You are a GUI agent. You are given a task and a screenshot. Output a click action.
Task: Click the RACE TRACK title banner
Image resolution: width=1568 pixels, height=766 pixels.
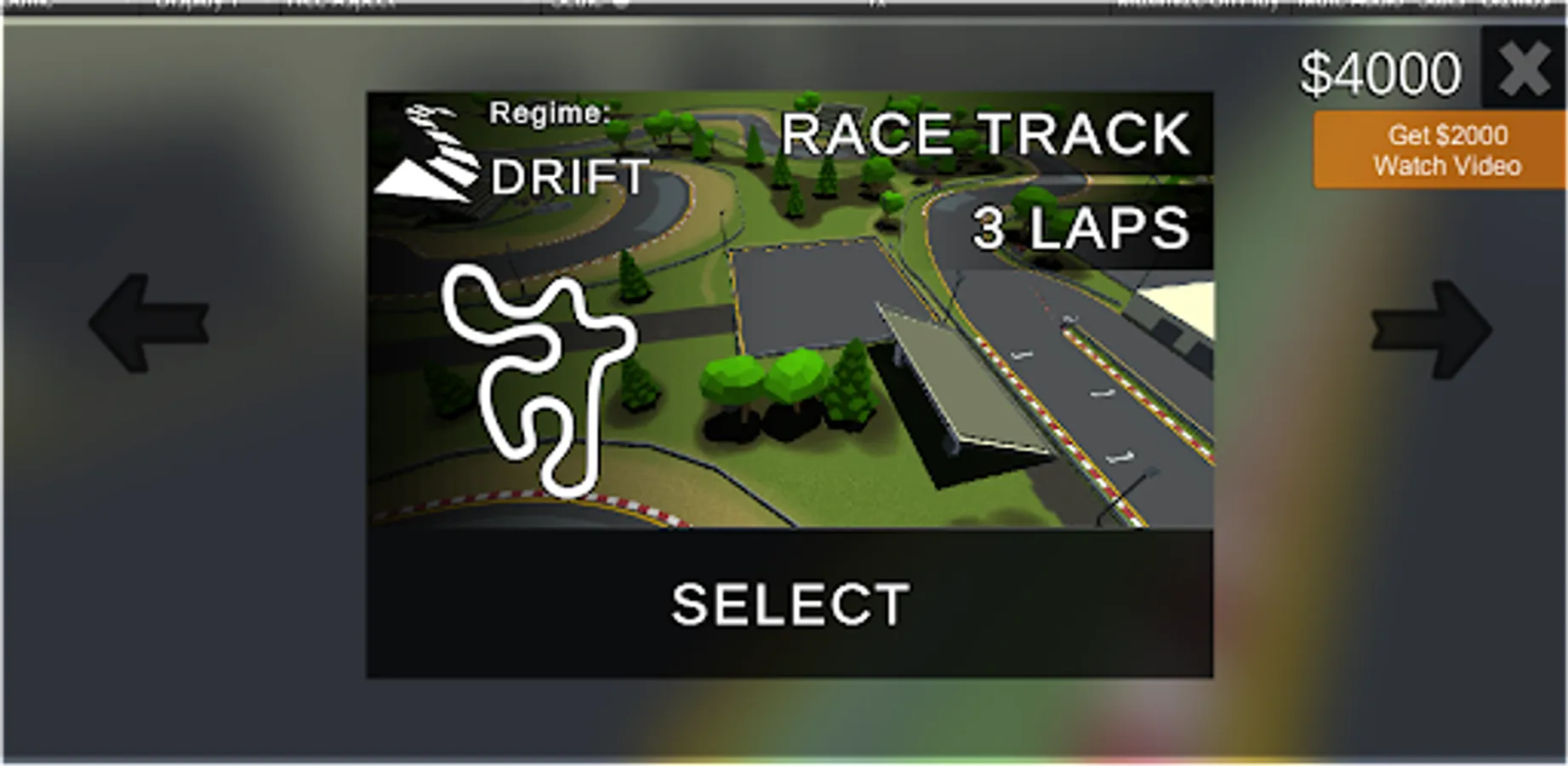click(x=987, y=132)
